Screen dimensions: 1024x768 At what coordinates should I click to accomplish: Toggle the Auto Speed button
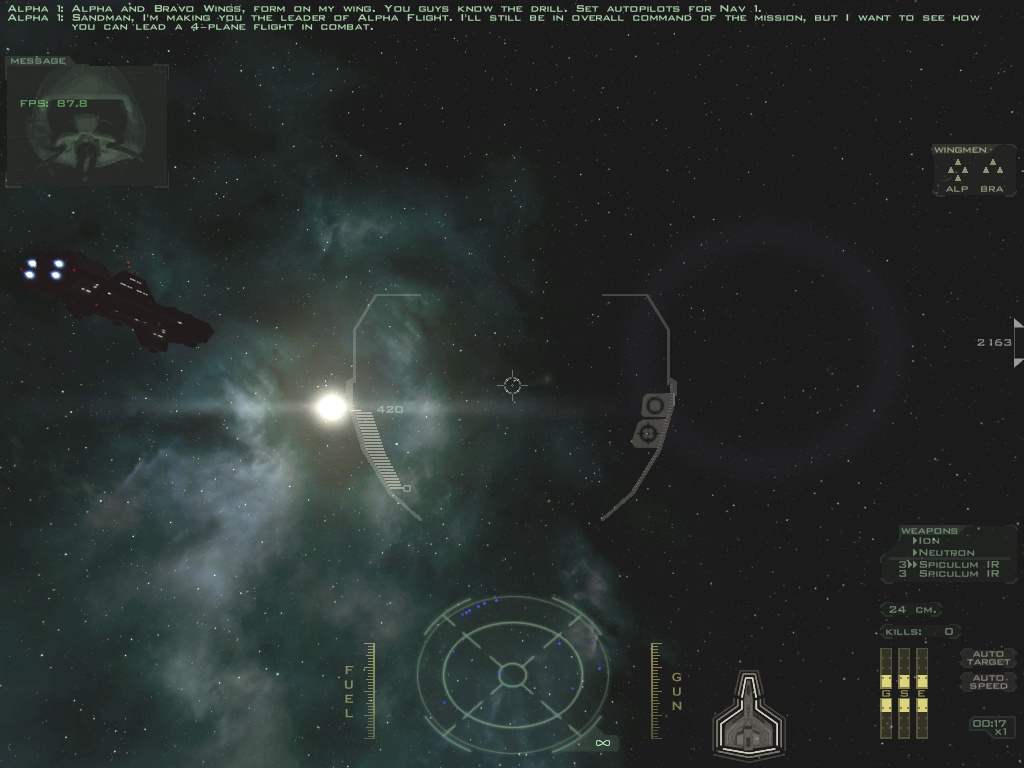click(988, 682)
